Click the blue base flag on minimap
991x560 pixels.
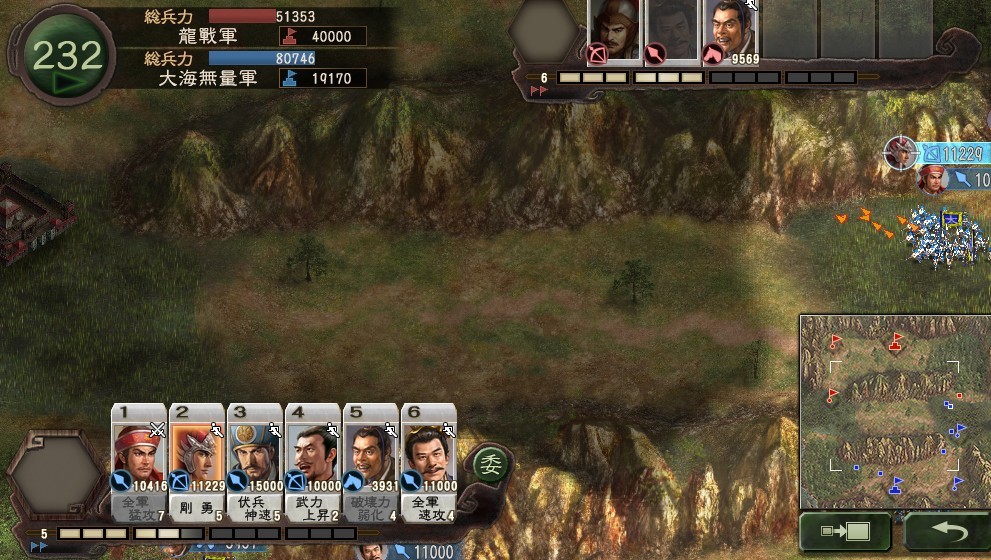(897, 486)
